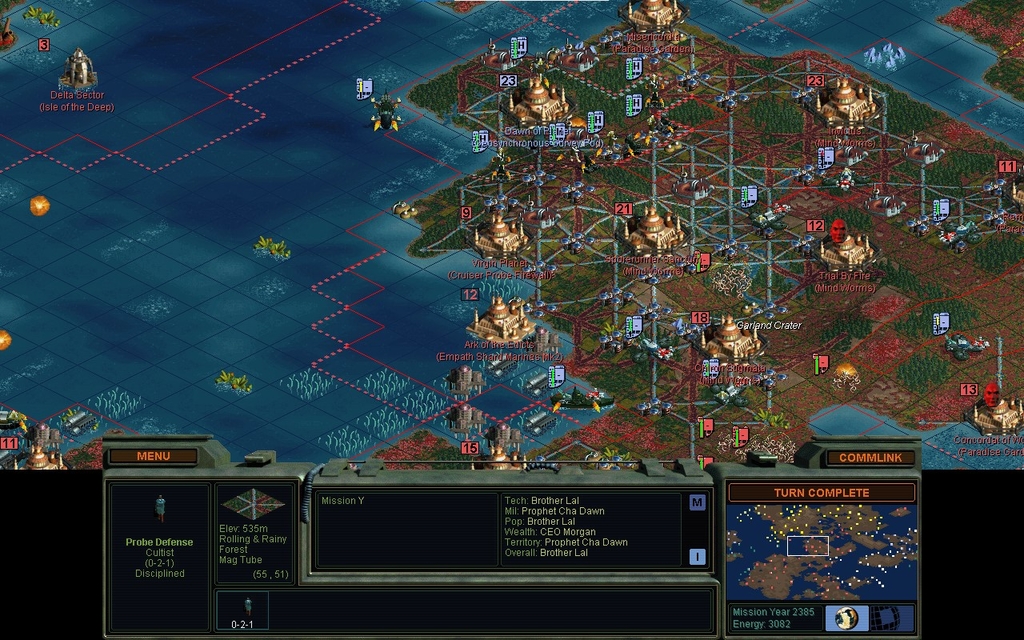Click the I button on info panel
Screen dimensions: 1024x640
(697, 557)
